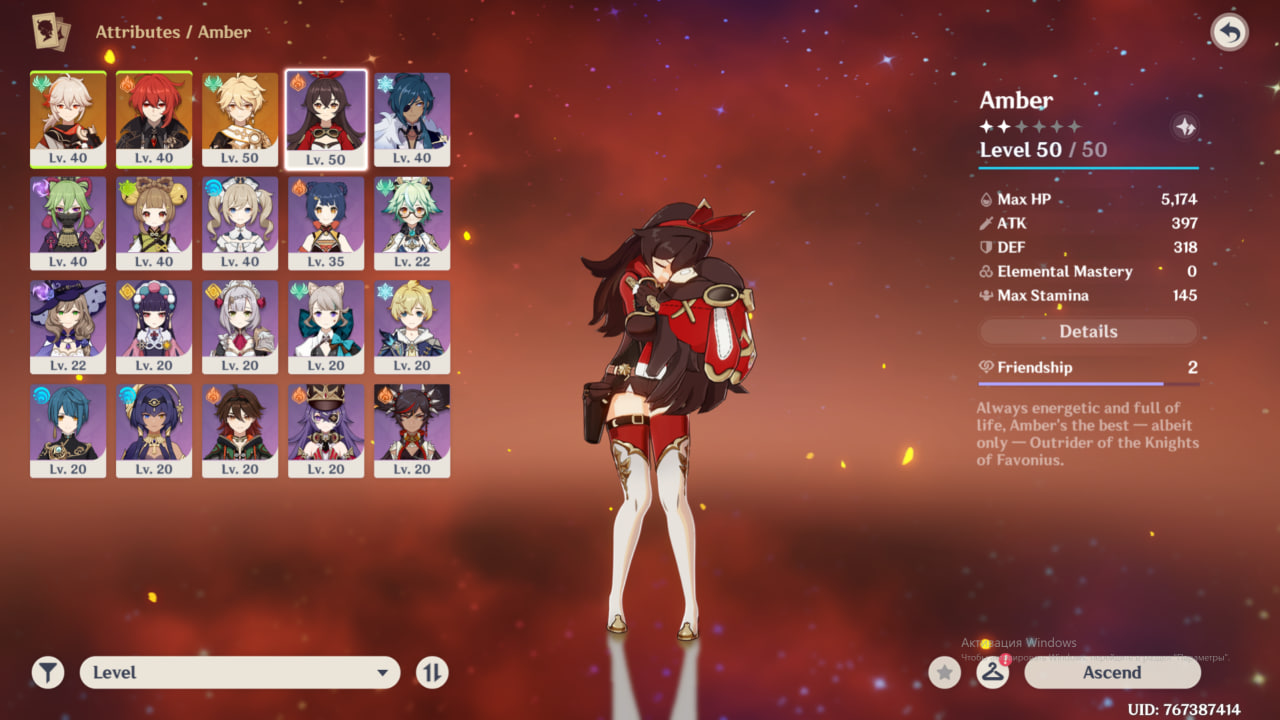Return with the back arrow button
The height and width of the screenshot is (720, 1280).
coord(1229,33)
